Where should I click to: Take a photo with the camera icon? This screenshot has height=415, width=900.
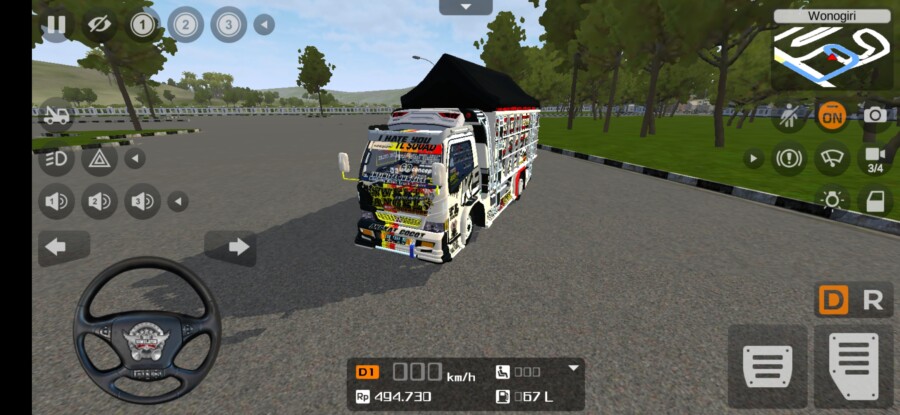(875, 115)
